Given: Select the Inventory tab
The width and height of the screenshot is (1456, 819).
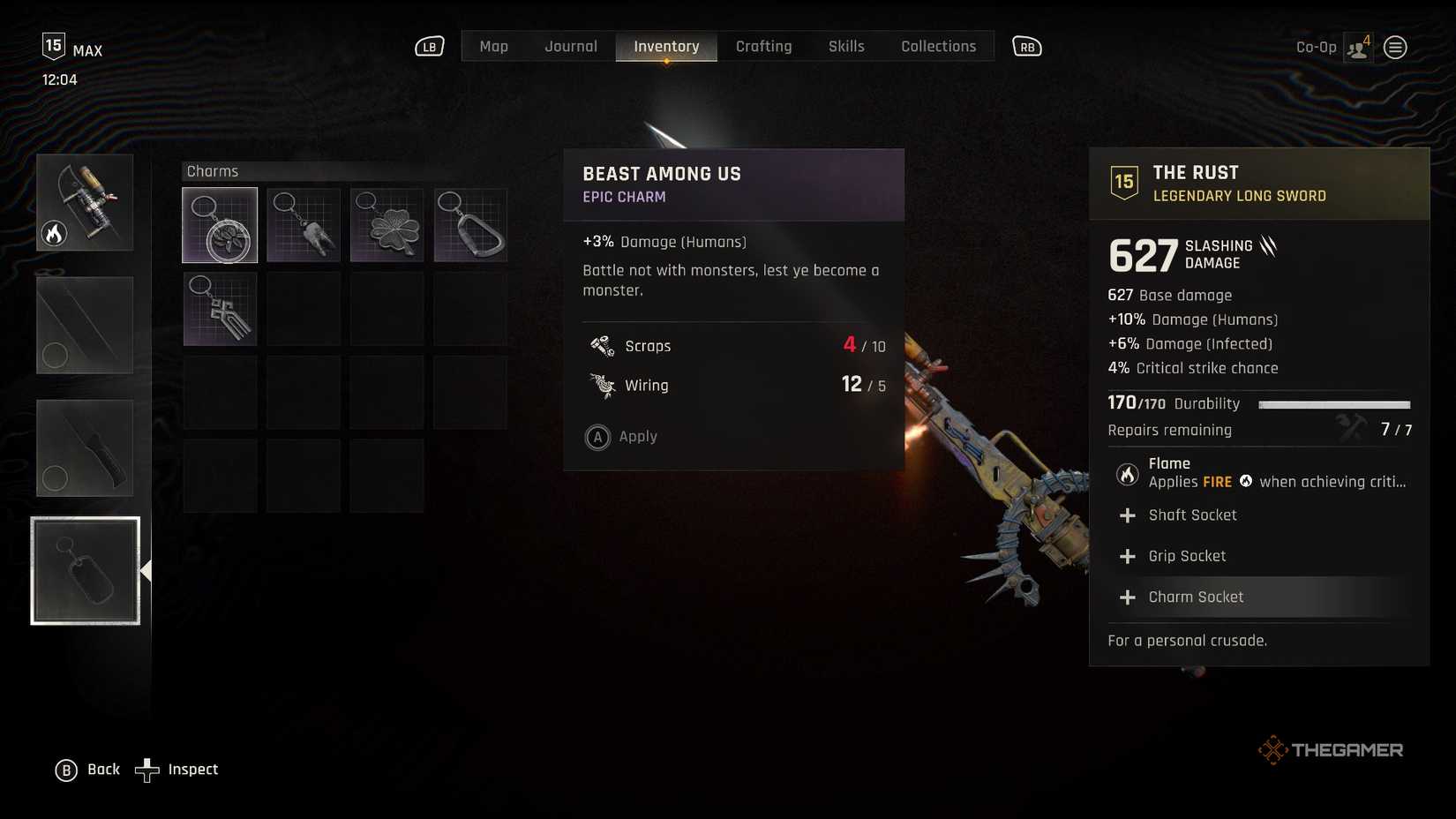Looking at the screenshot, I should point(666,47).
